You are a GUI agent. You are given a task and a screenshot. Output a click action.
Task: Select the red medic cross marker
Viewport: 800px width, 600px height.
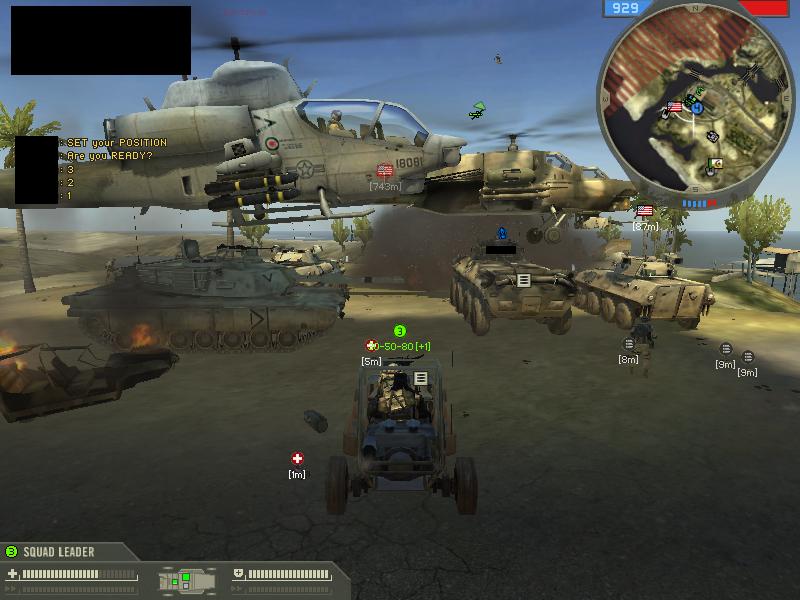click(x=297, y=459)
